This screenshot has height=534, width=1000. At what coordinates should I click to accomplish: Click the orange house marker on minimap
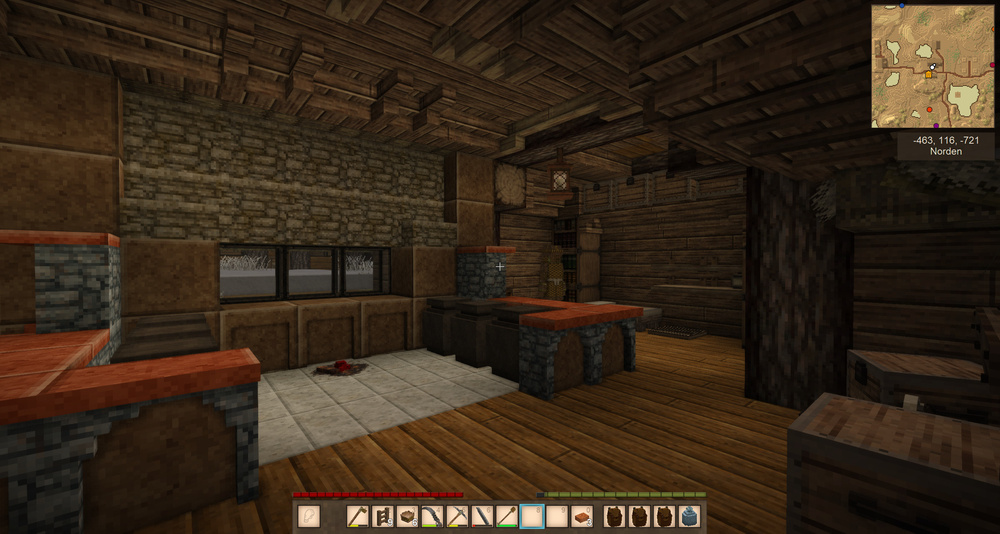[x=928, y=75]
